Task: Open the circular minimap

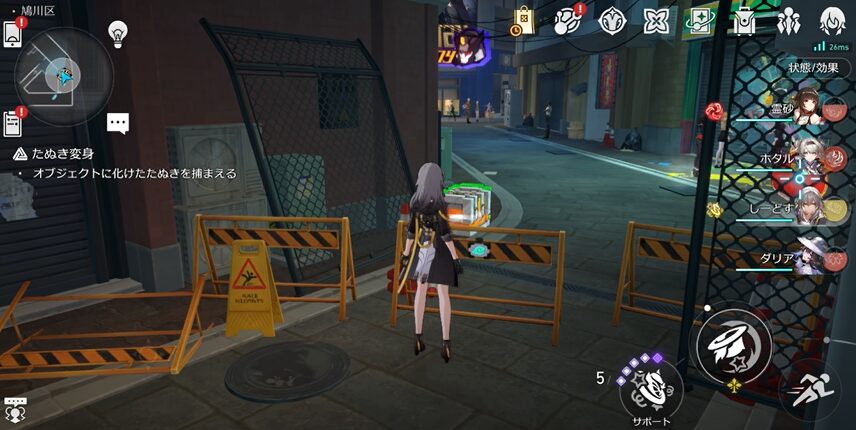Action: pos(63,76)
